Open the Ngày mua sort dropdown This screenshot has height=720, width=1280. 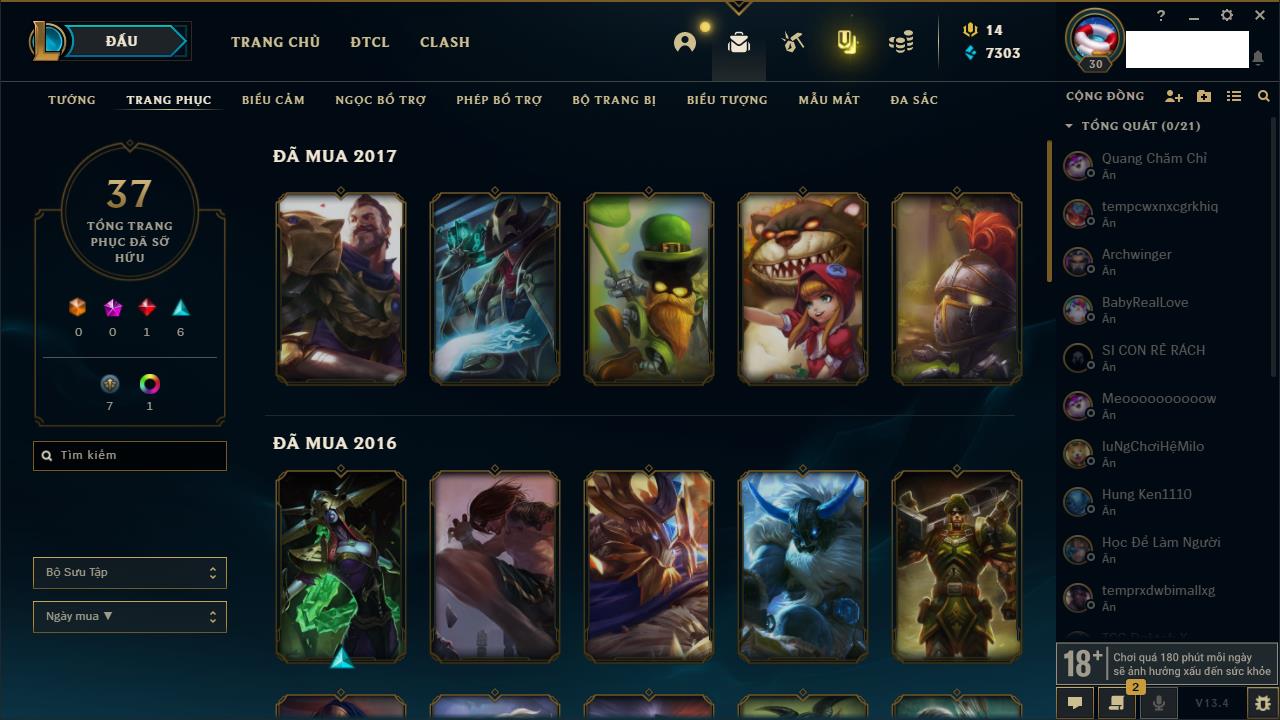(x=130, y=617)
